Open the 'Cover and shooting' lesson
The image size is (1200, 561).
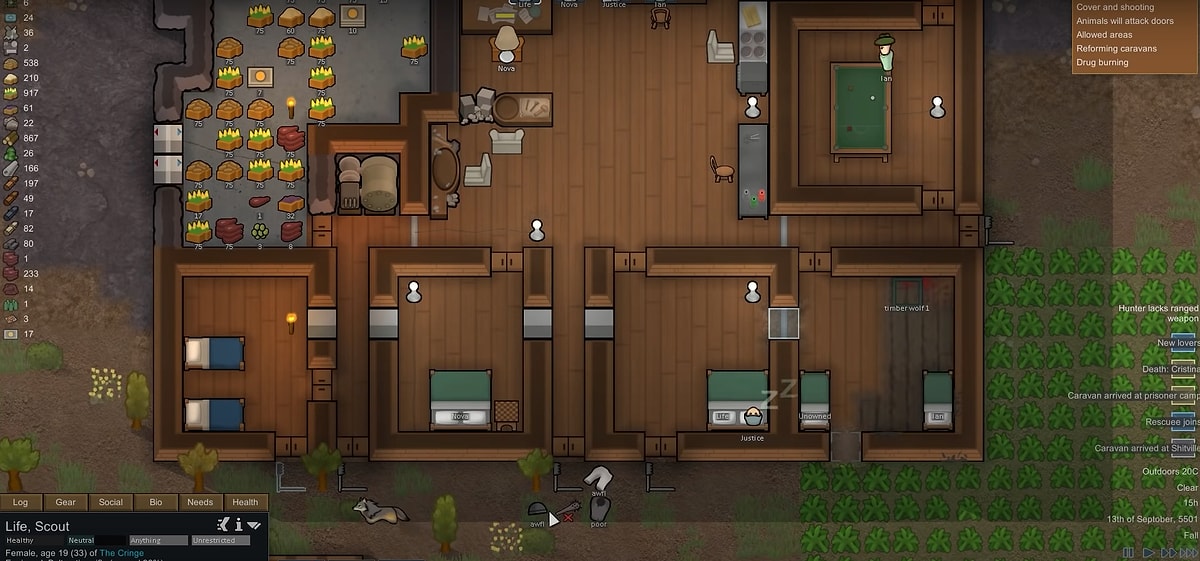point(1114,7)
